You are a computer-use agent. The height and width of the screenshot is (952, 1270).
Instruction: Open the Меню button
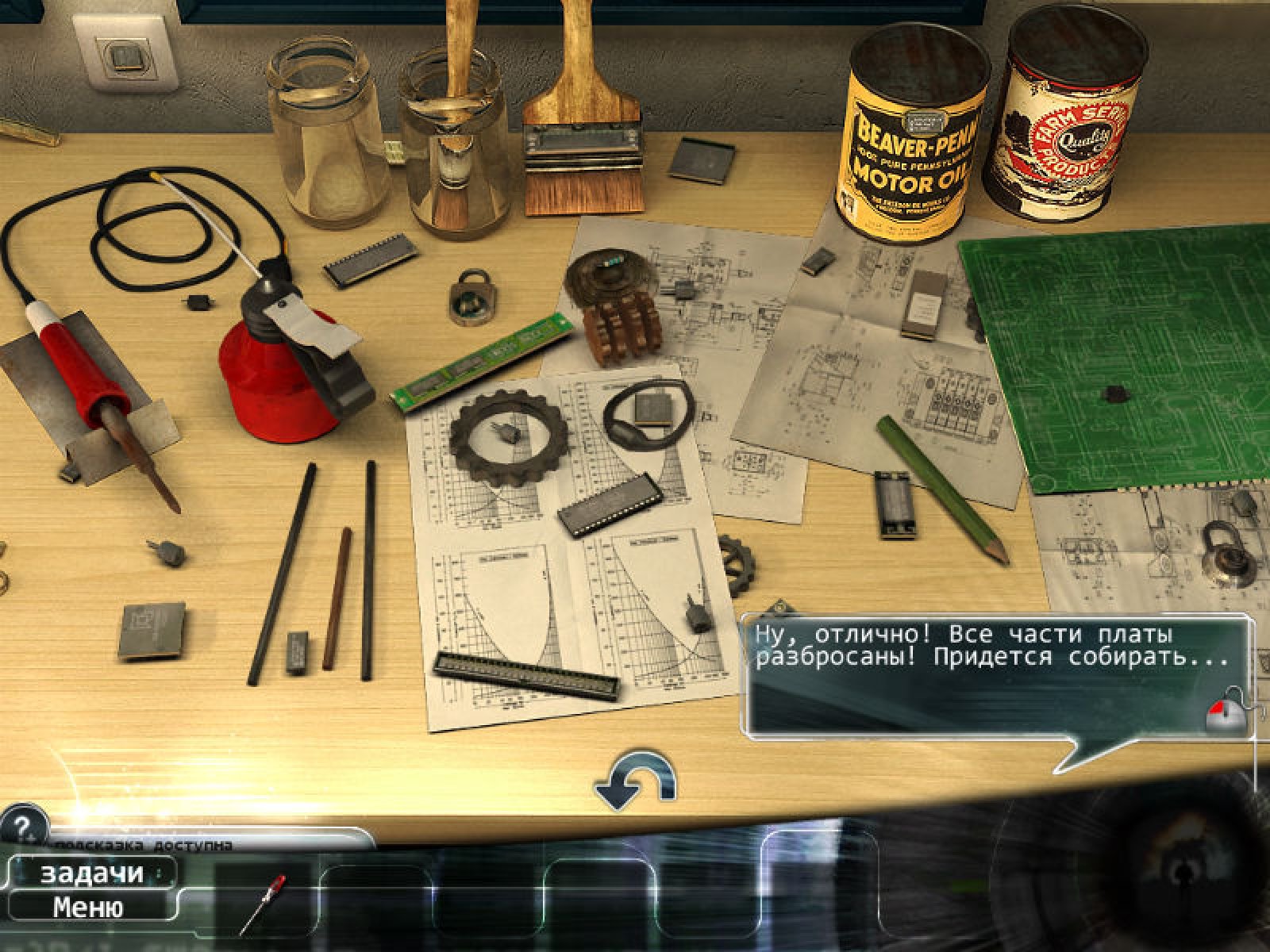coord(88,907)
